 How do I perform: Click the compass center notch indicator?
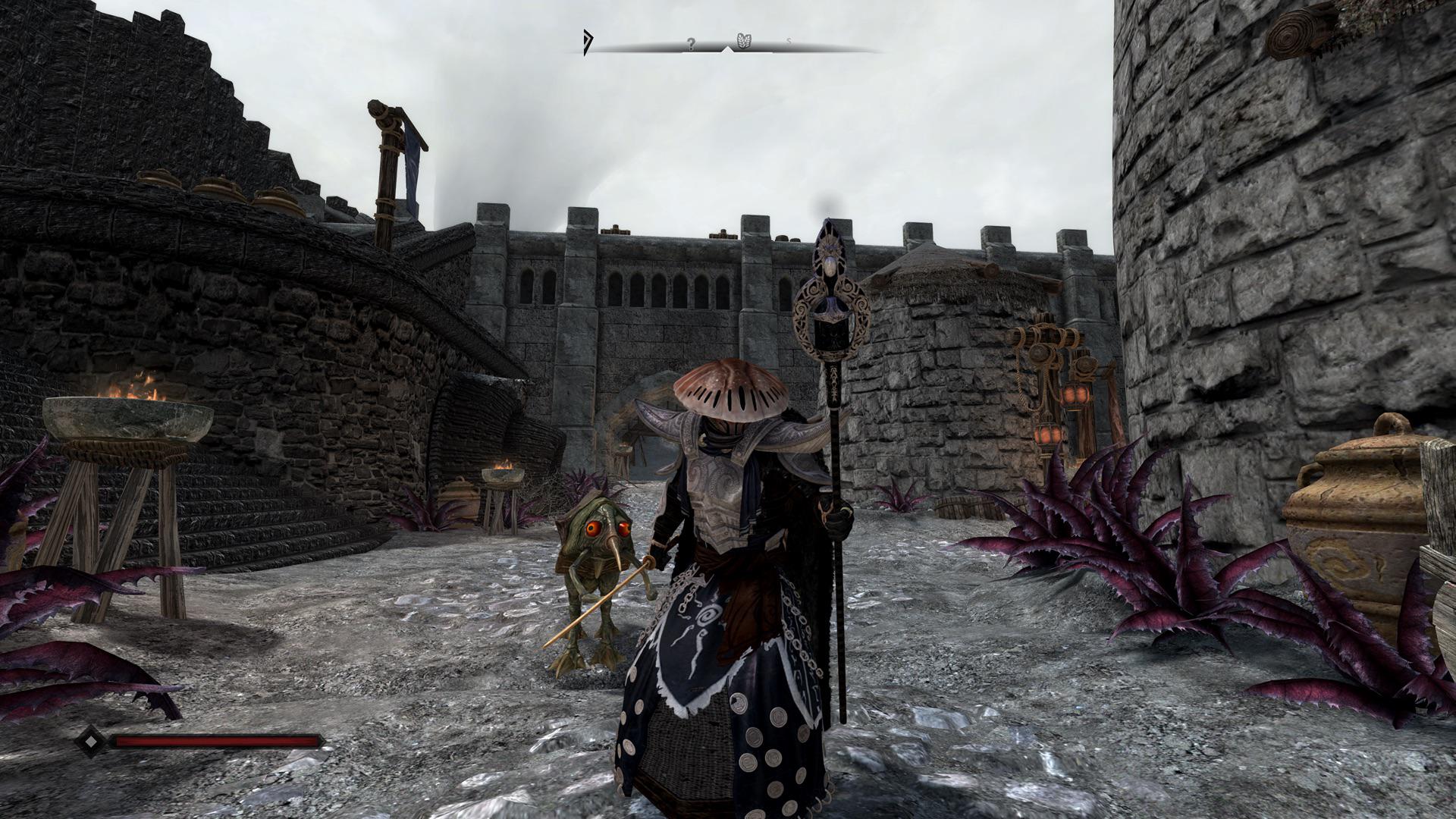(728, 51)
